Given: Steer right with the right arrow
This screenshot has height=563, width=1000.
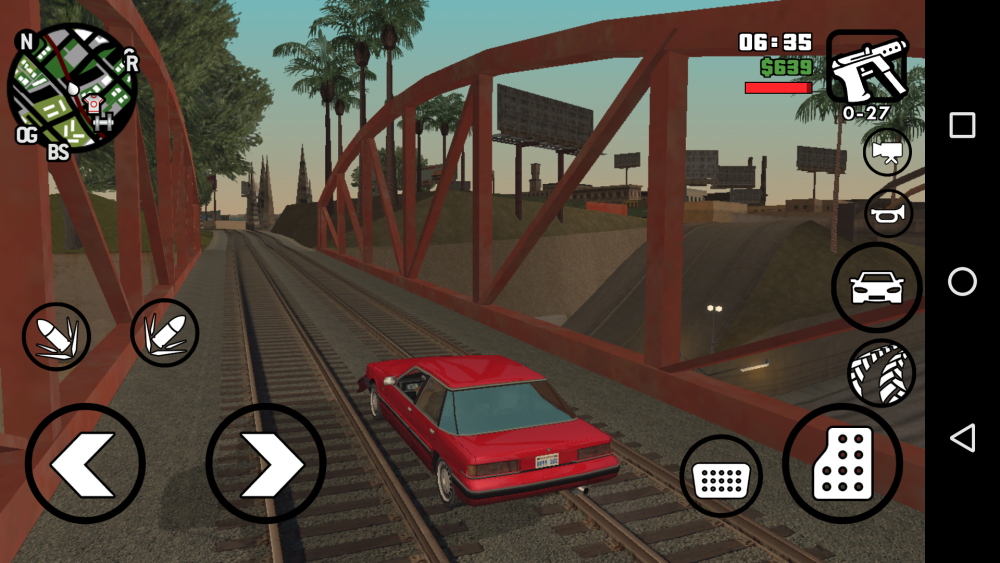Looking at the screenshot, I should (x=266, y=463).
